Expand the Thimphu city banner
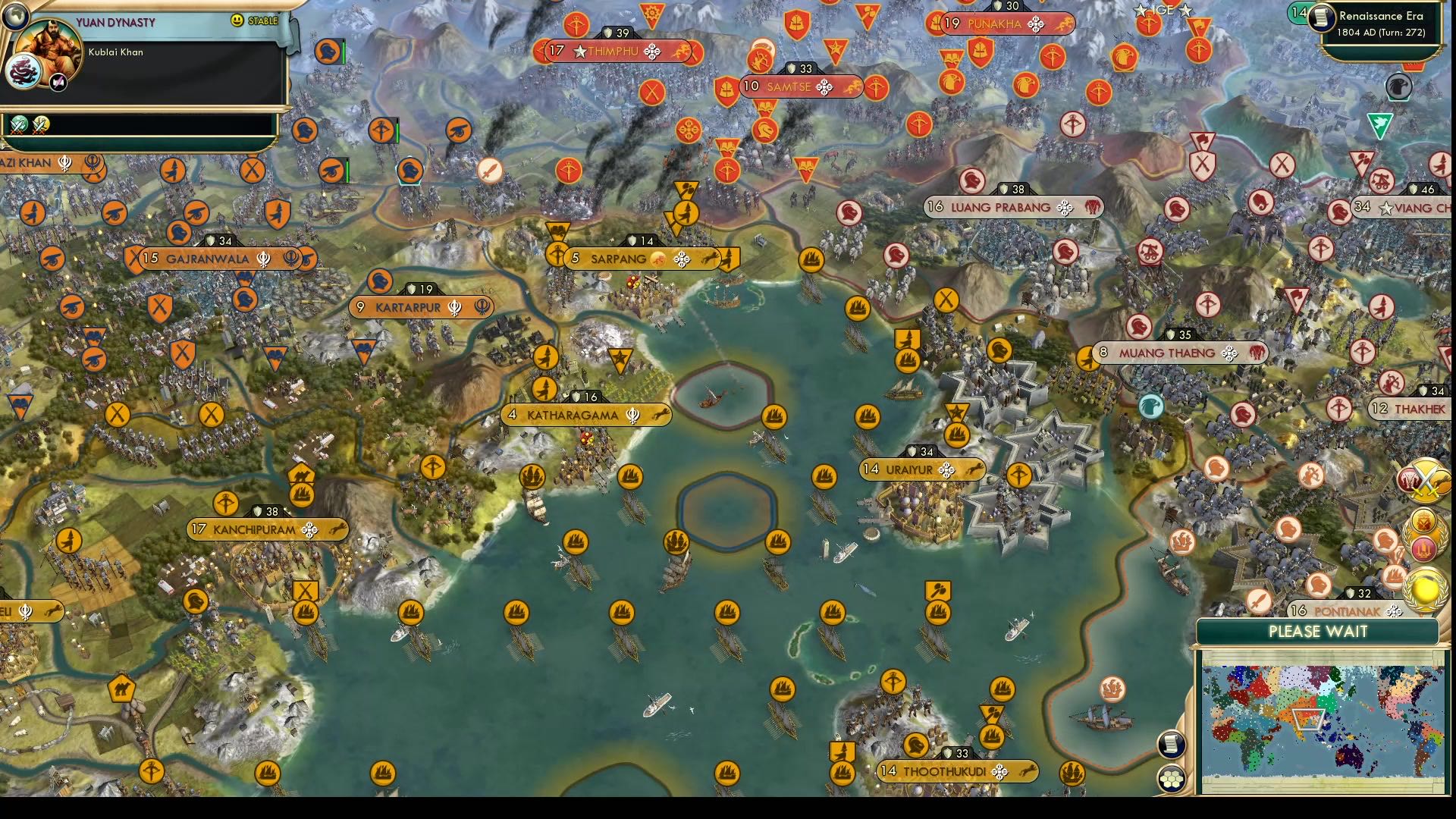This screenshot has width=1456, height=819. 614,52
